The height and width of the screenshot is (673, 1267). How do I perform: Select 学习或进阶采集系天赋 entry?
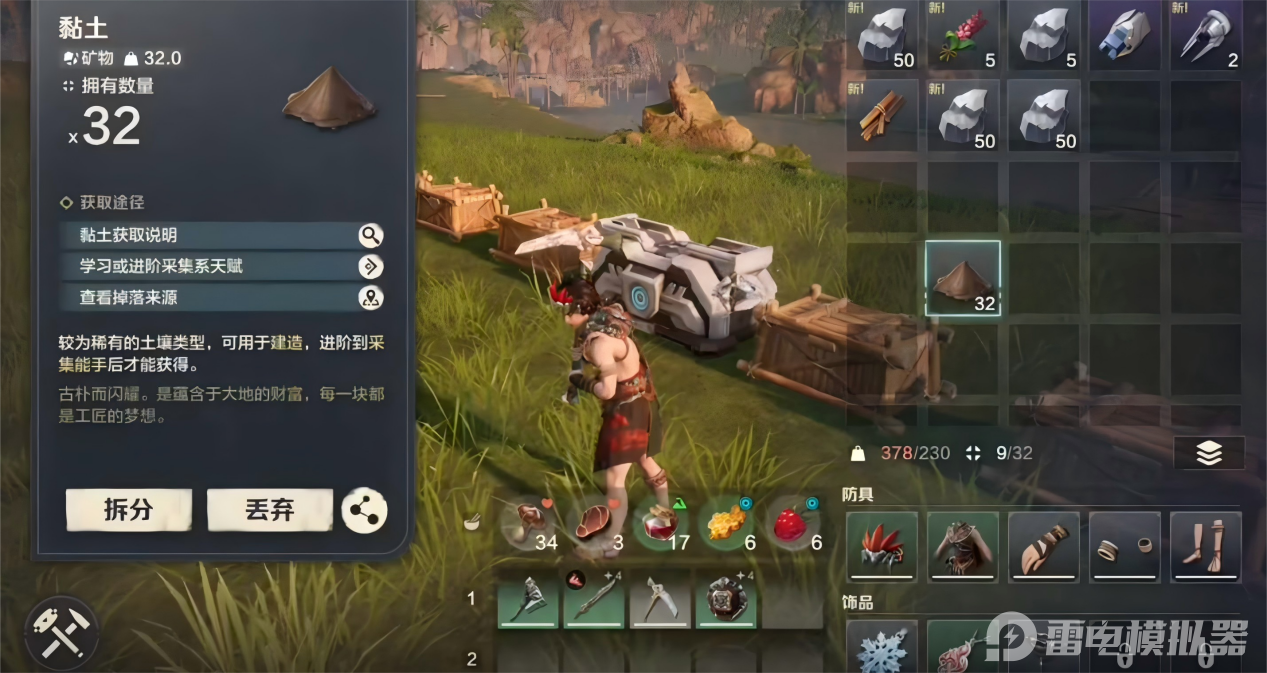click(220, 266)
